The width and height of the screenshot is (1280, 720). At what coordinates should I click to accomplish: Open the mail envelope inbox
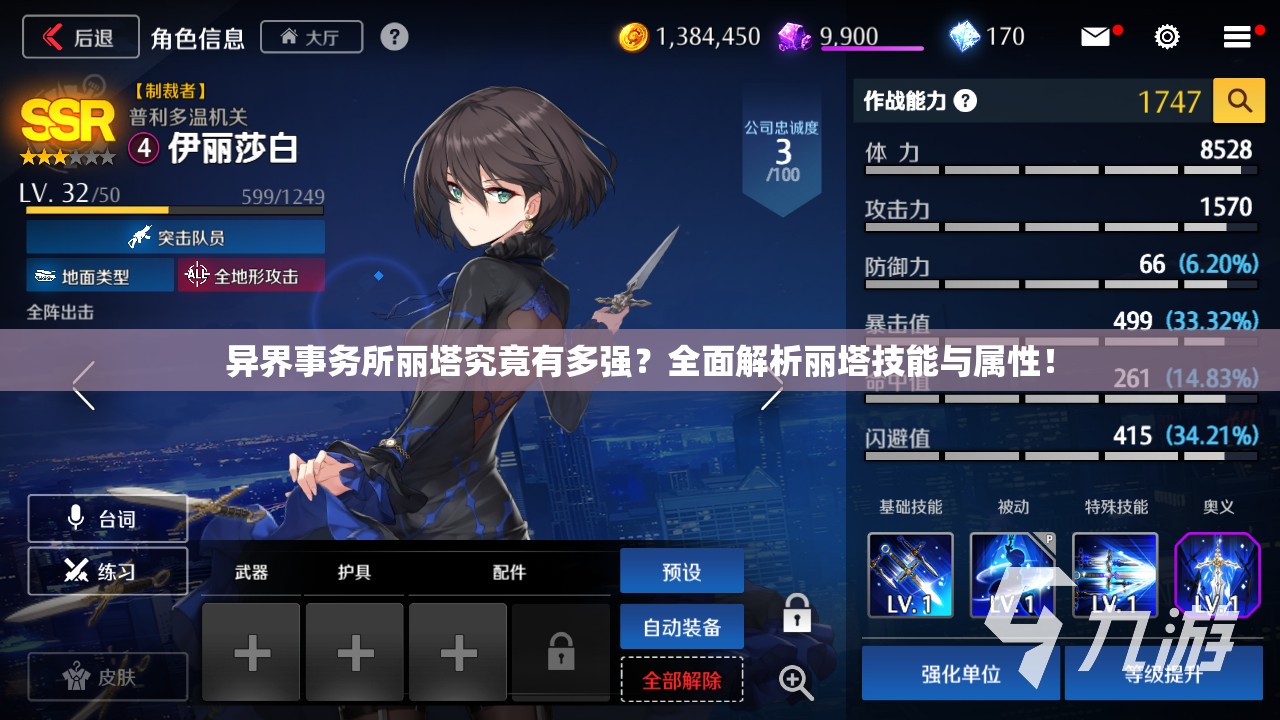[x=1096, y=37]
